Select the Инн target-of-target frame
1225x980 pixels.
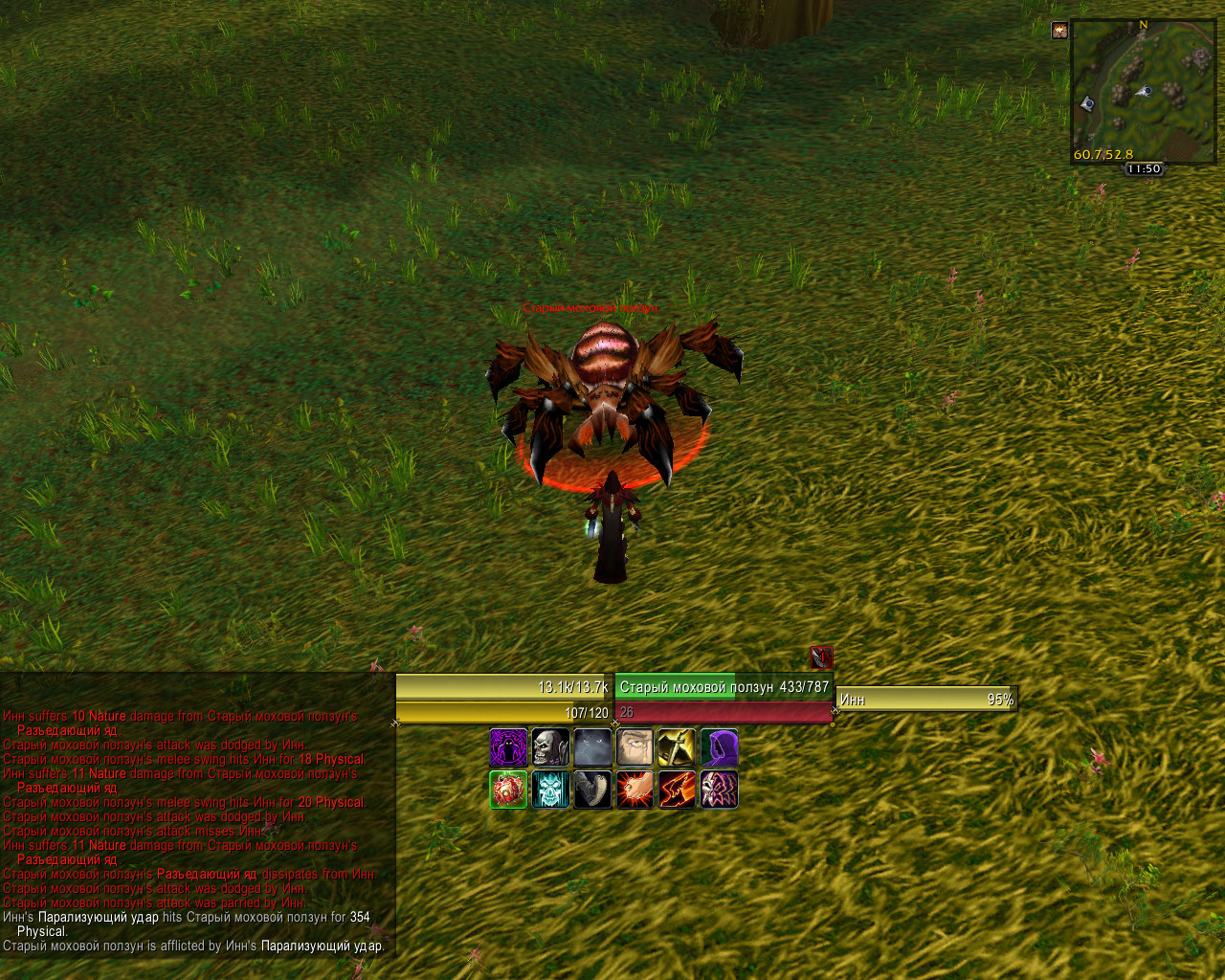coord(925,700)
